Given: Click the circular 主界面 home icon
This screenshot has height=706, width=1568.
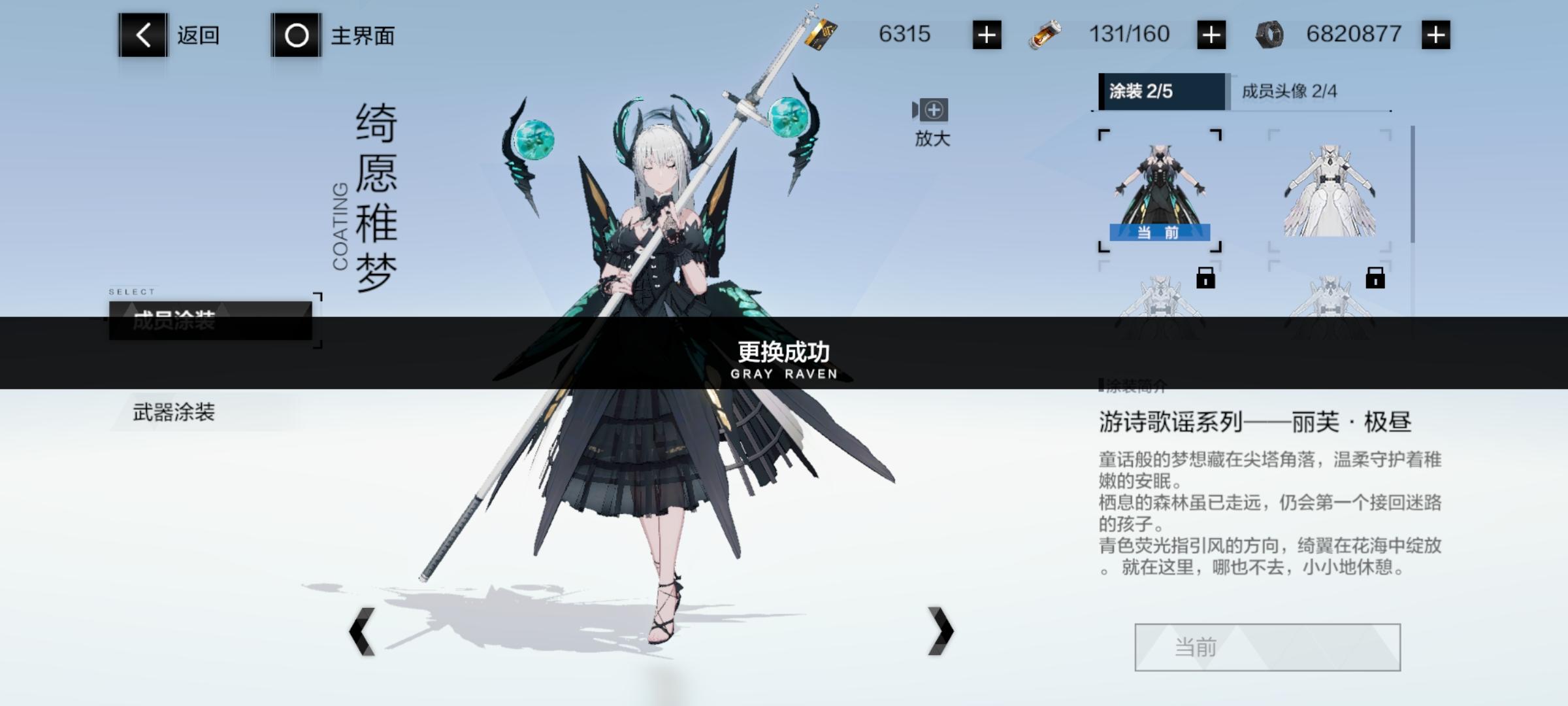Looking at the screenshot, I should [296, 34].
